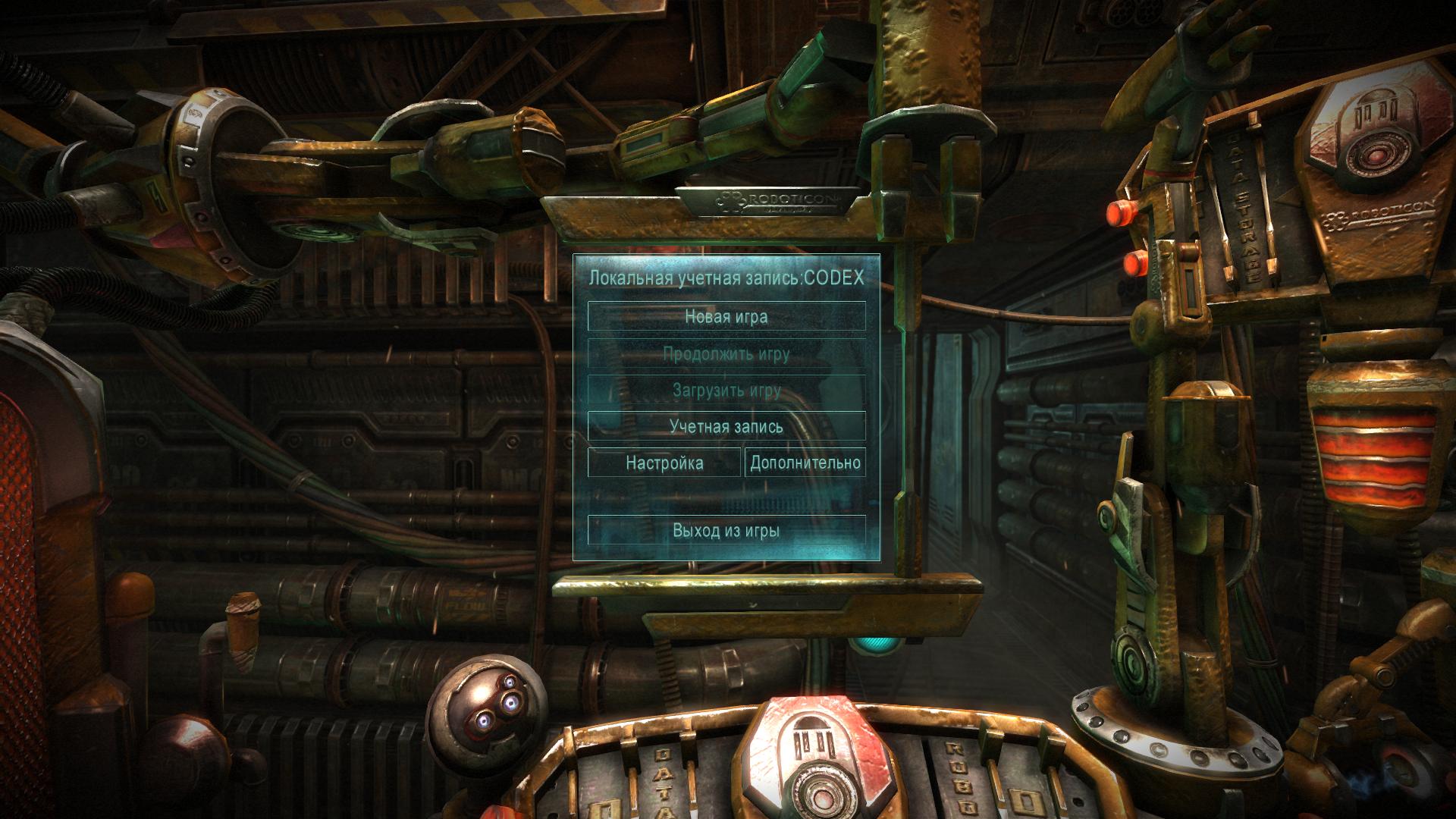Screen dimensions: 1456x819
Task: Click the Дополнительно extras button
Action: click(805, 463)
